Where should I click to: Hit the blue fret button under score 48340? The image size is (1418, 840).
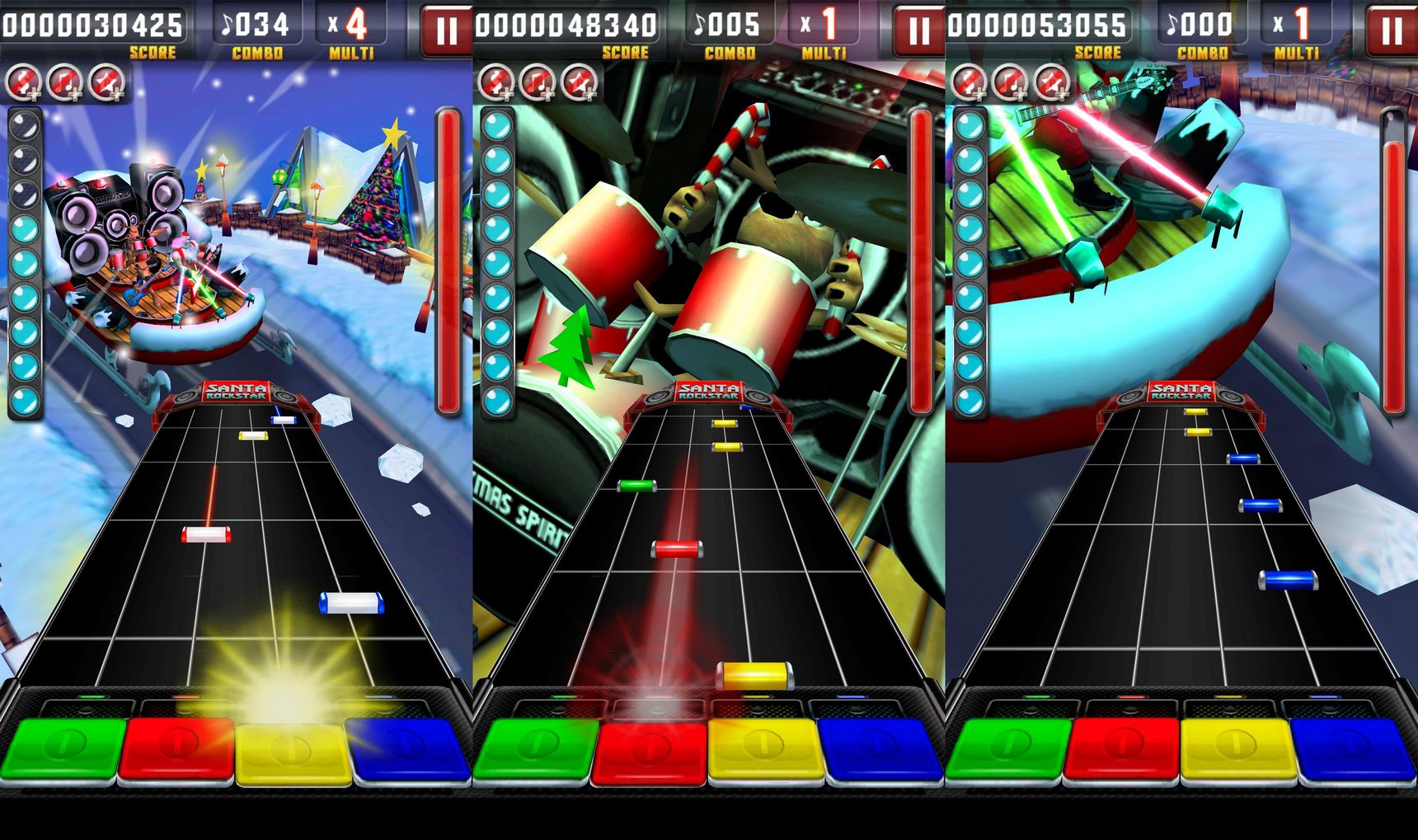[881, 749]
